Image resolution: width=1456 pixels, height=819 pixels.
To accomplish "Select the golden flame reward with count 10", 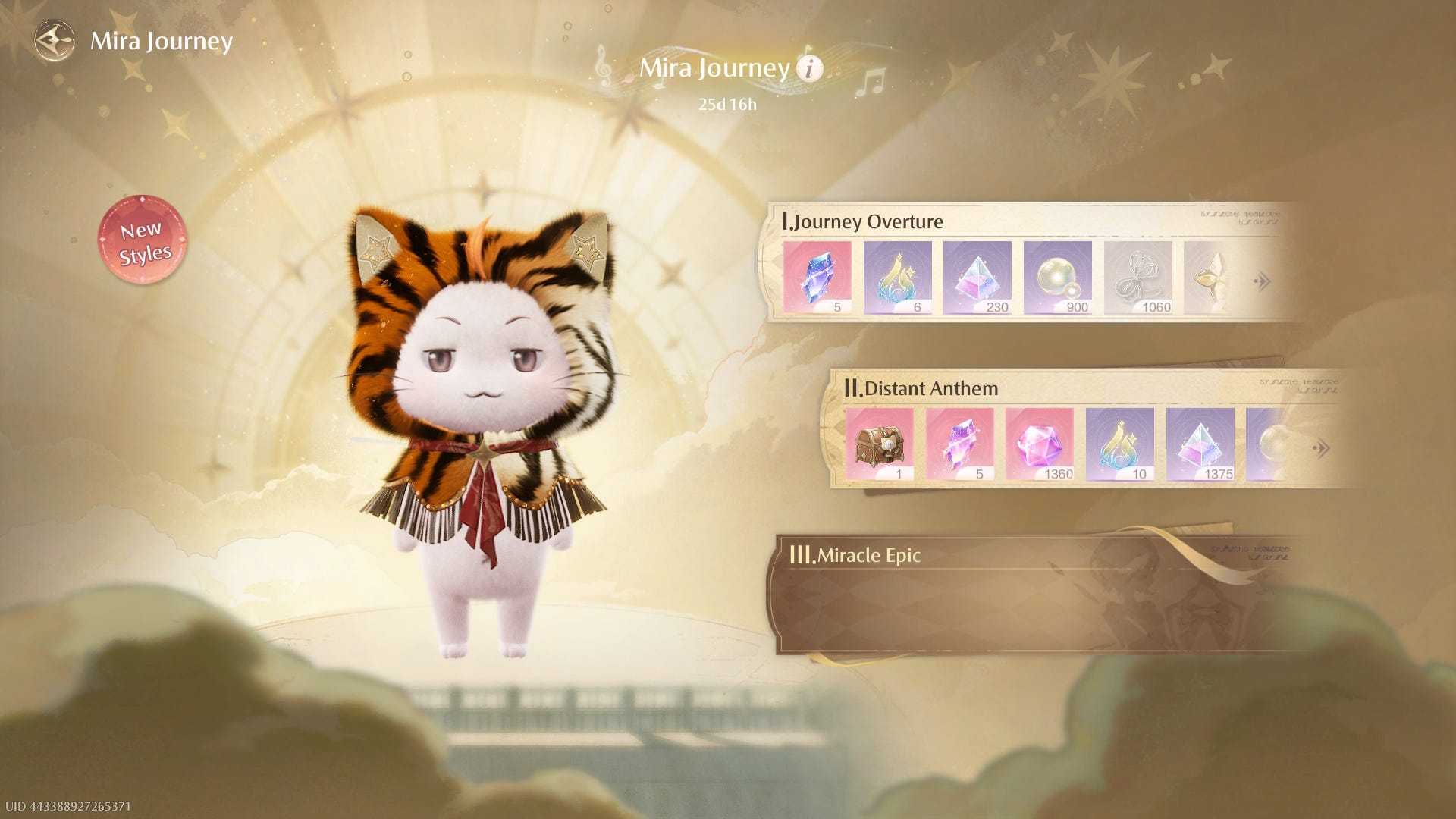I will [x=1120, y=444].
